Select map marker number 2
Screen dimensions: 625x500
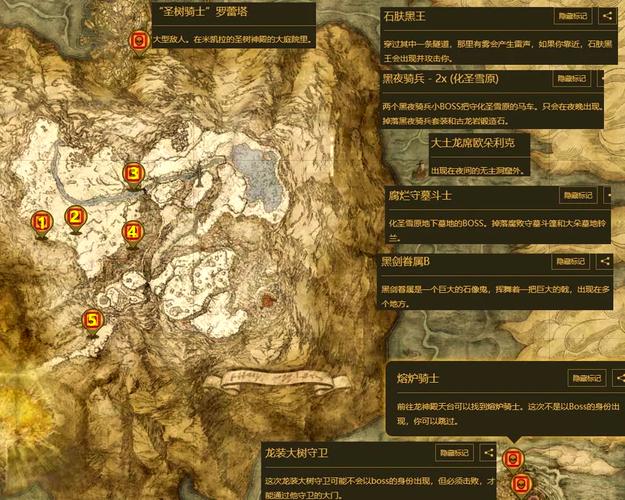(x=74, y=217)
